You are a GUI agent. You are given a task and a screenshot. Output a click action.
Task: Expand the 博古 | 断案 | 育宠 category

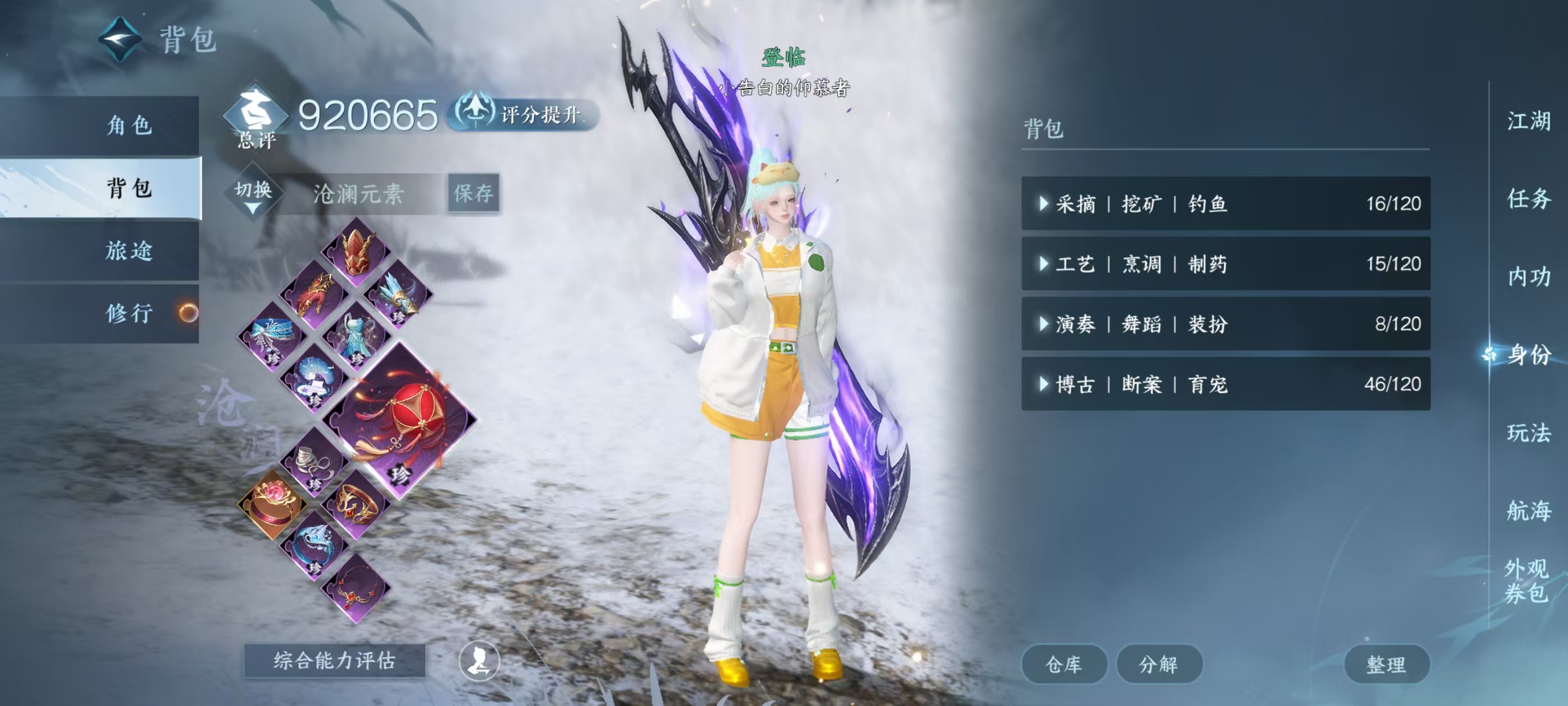[x=1225, y=384]
